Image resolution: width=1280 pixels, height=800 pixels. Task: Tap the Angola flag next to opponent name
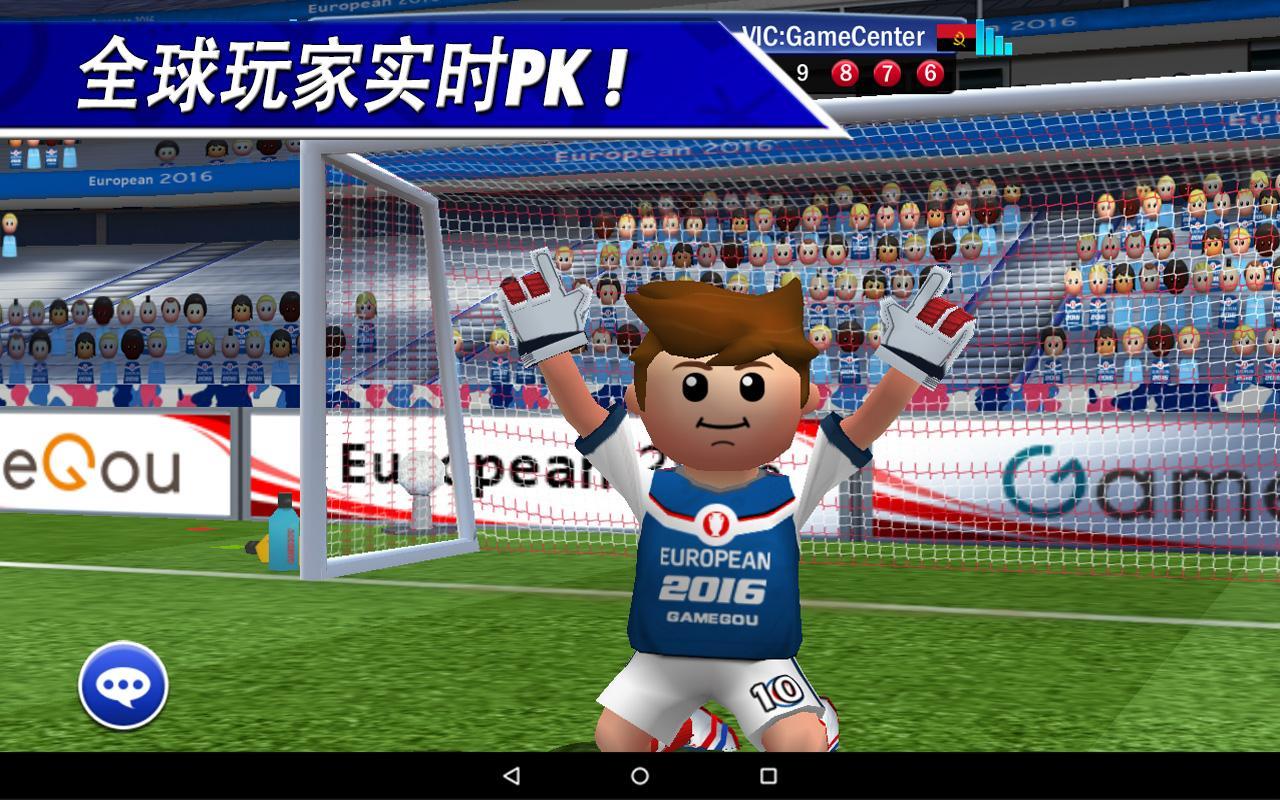[953, 36]
